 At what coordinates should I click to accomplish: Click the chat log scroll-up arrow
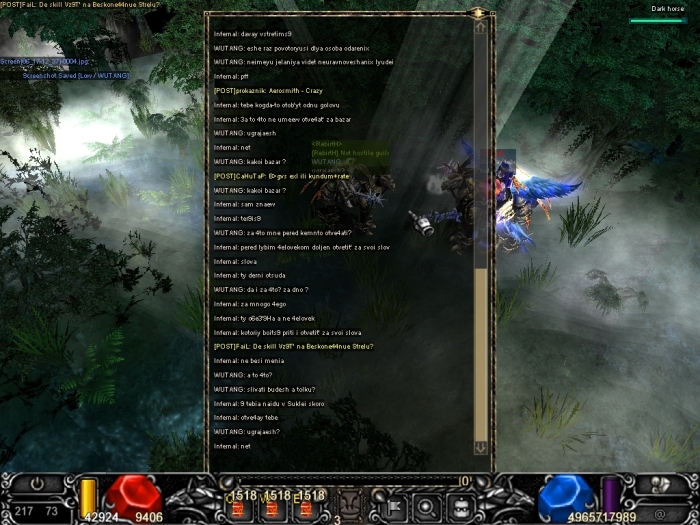coord(480,28)
